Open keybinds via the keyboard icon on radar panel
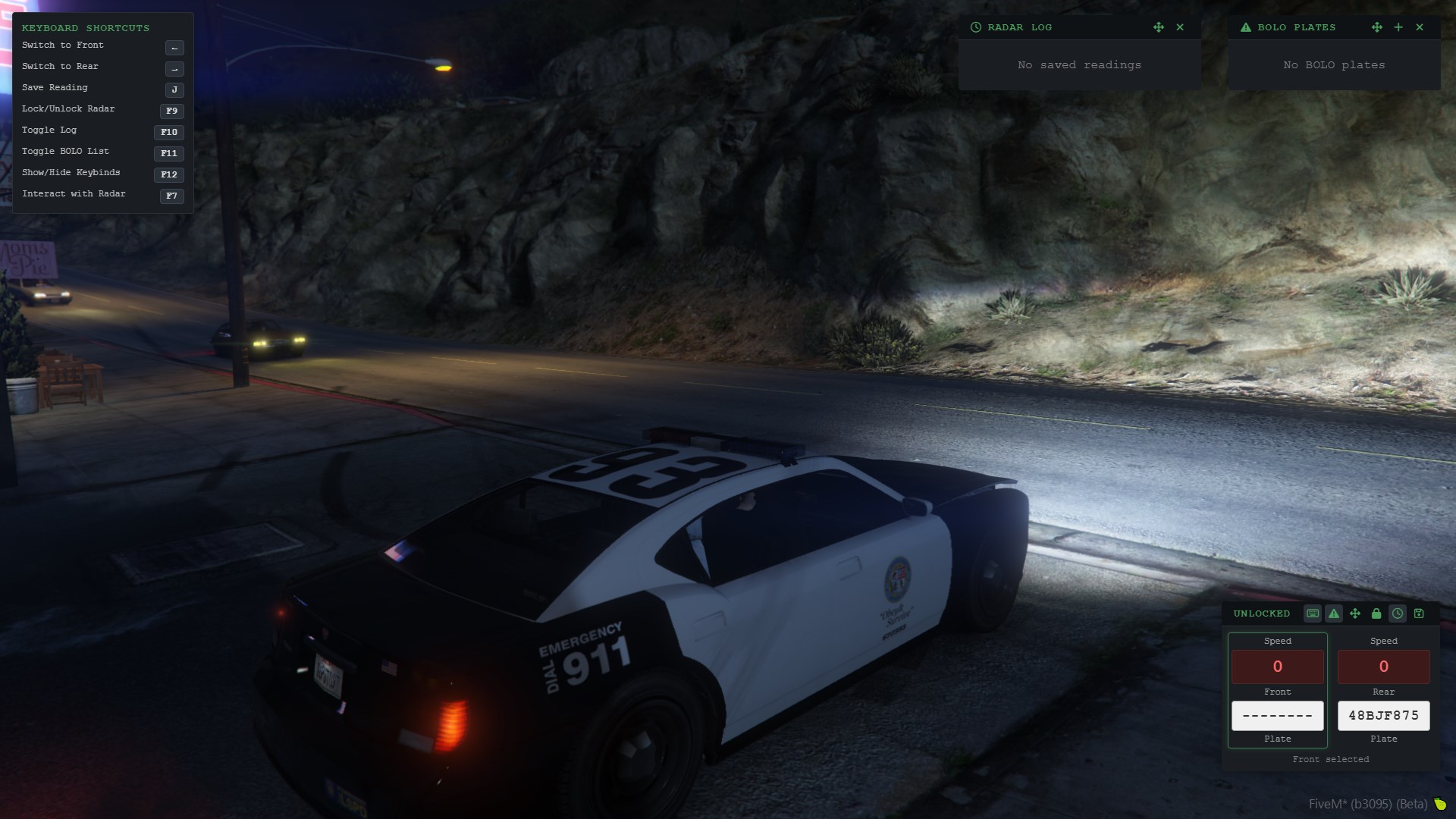This screenshot has height=819, width=1456. [1313, 614]
